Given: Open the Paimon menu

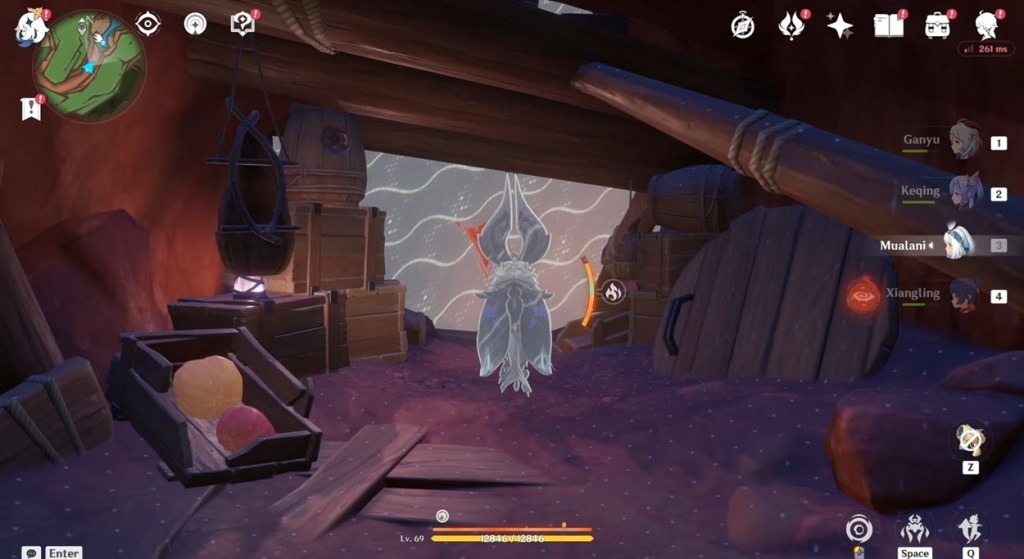Looking at the screenshot, I should [31, 25].
